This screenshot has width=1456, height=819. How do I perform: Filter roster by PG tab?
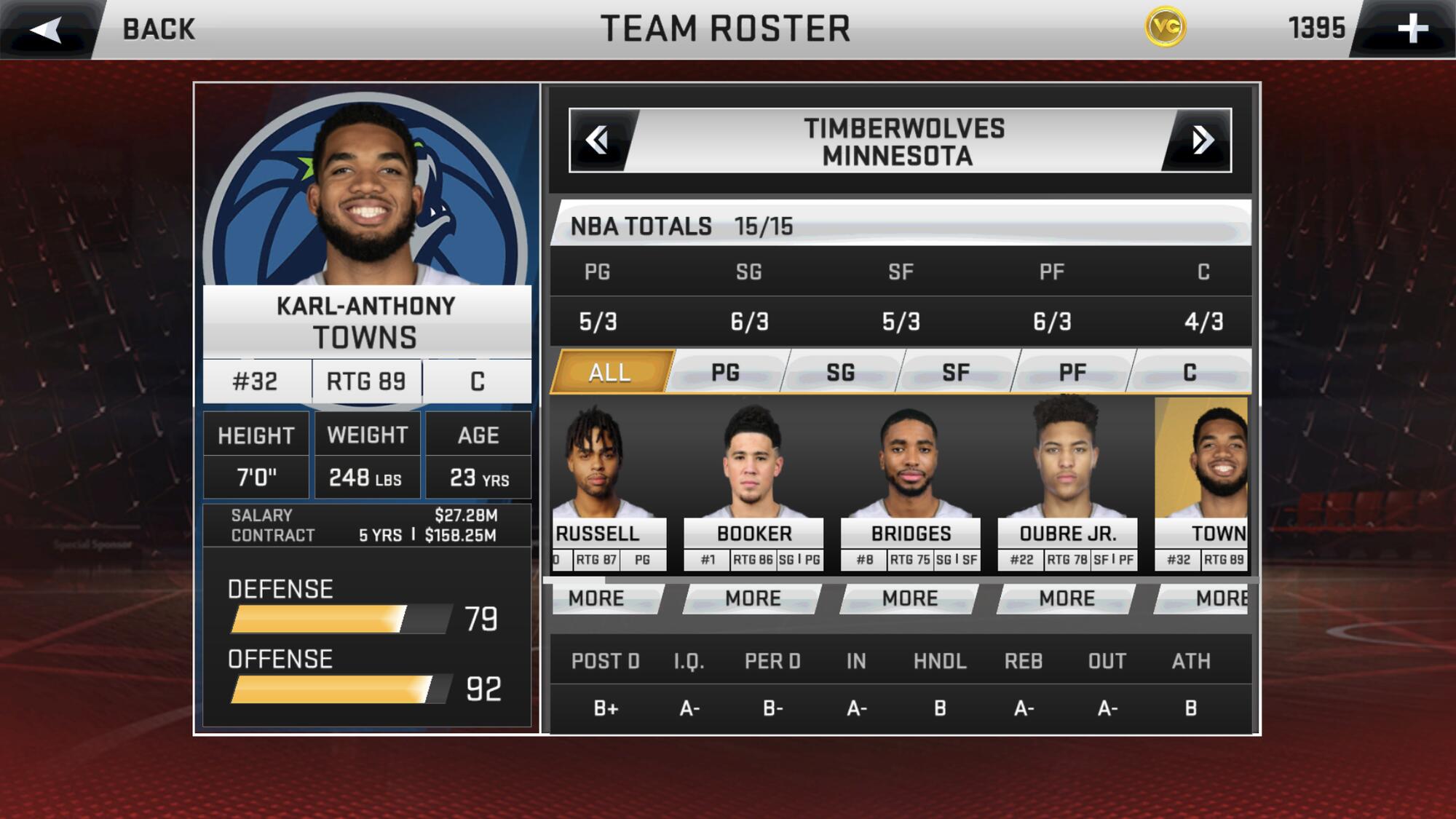click(725, 372)
